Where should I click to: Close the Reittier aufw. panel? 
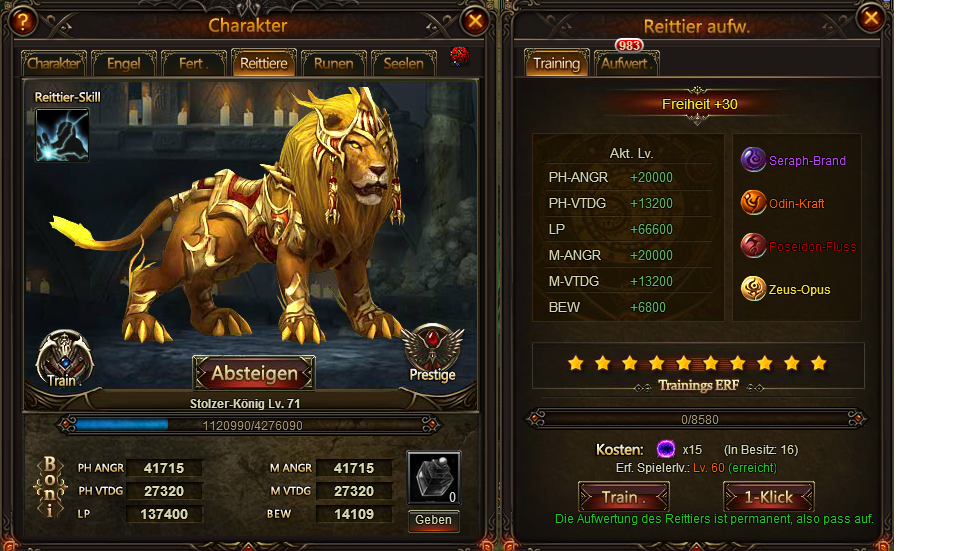pos(871,16)
